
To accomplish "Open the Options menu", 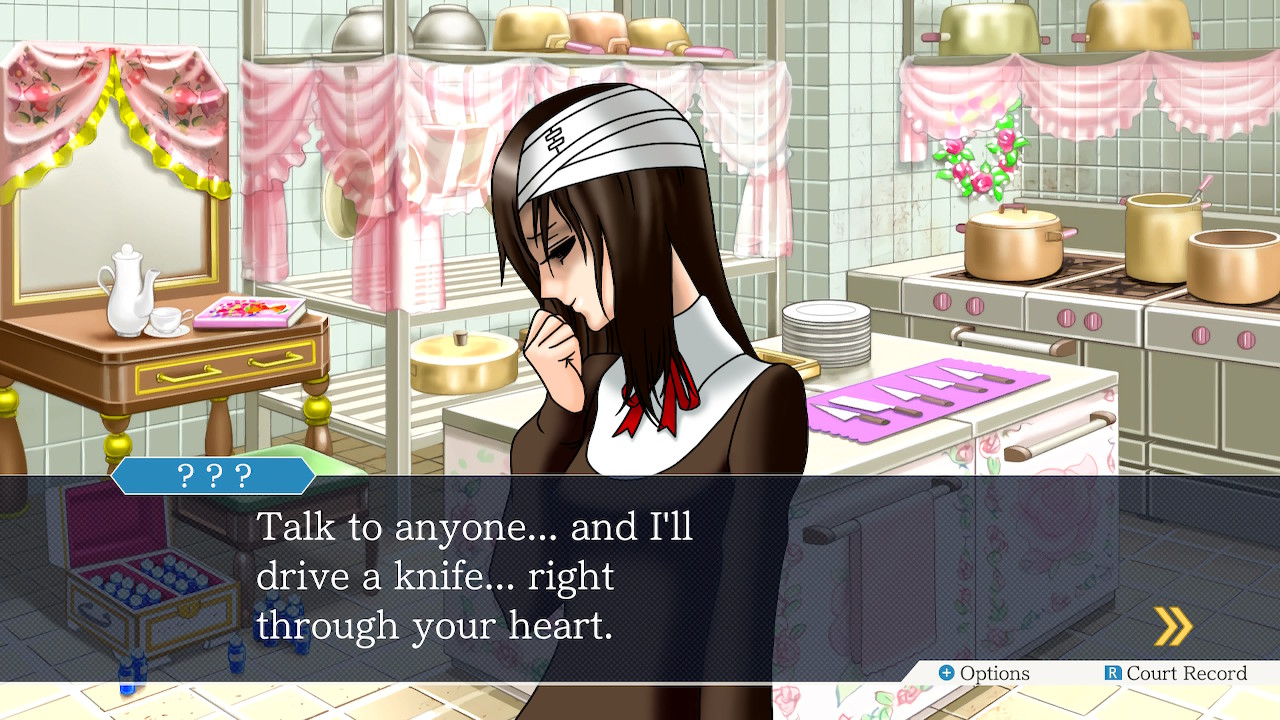I will click(984, 673).
